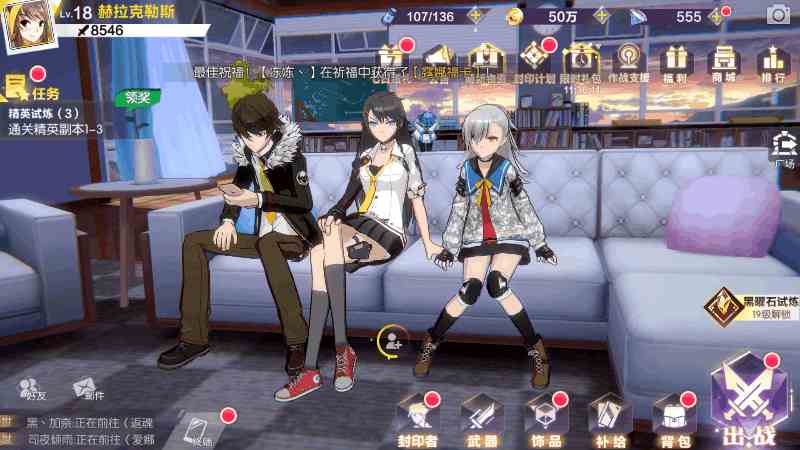Viewport: 800px width, 450px height.
Task: Open 作战支援 battle support
Action: click(629, 63)
